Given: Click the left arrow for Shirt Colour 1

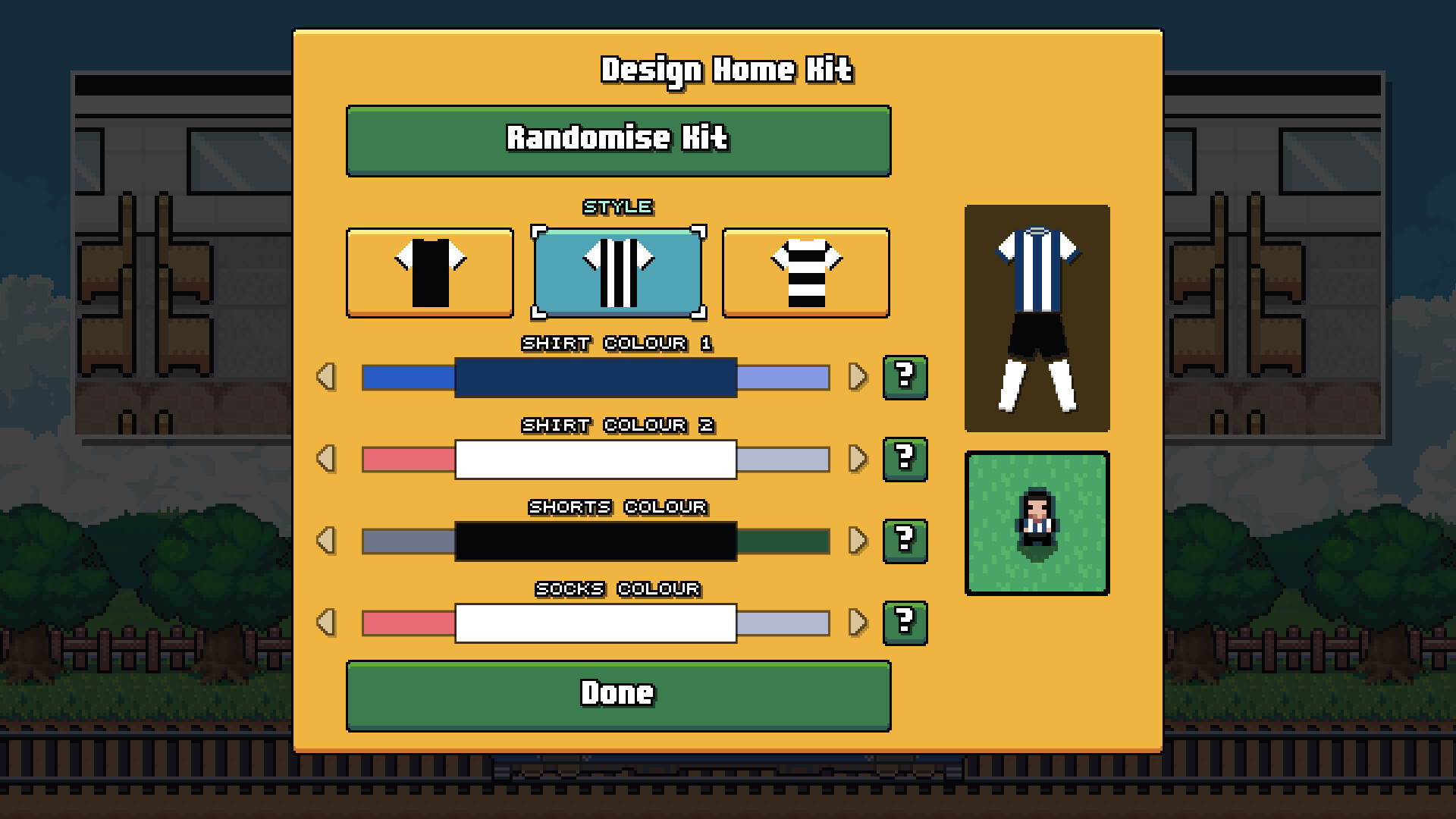Looking at the screenshot, I should point(328,377).
